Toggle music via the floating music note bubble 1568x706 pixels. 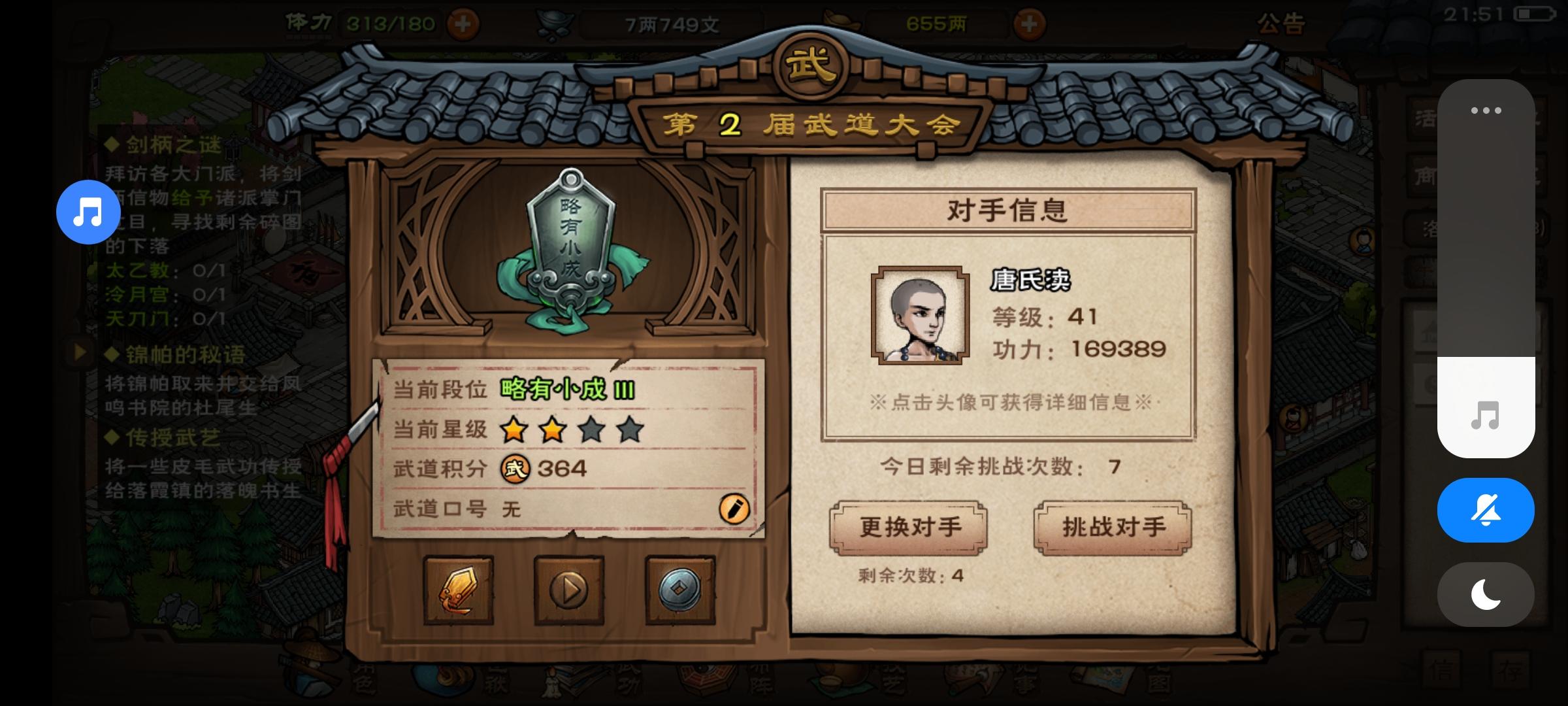point(88,212)
